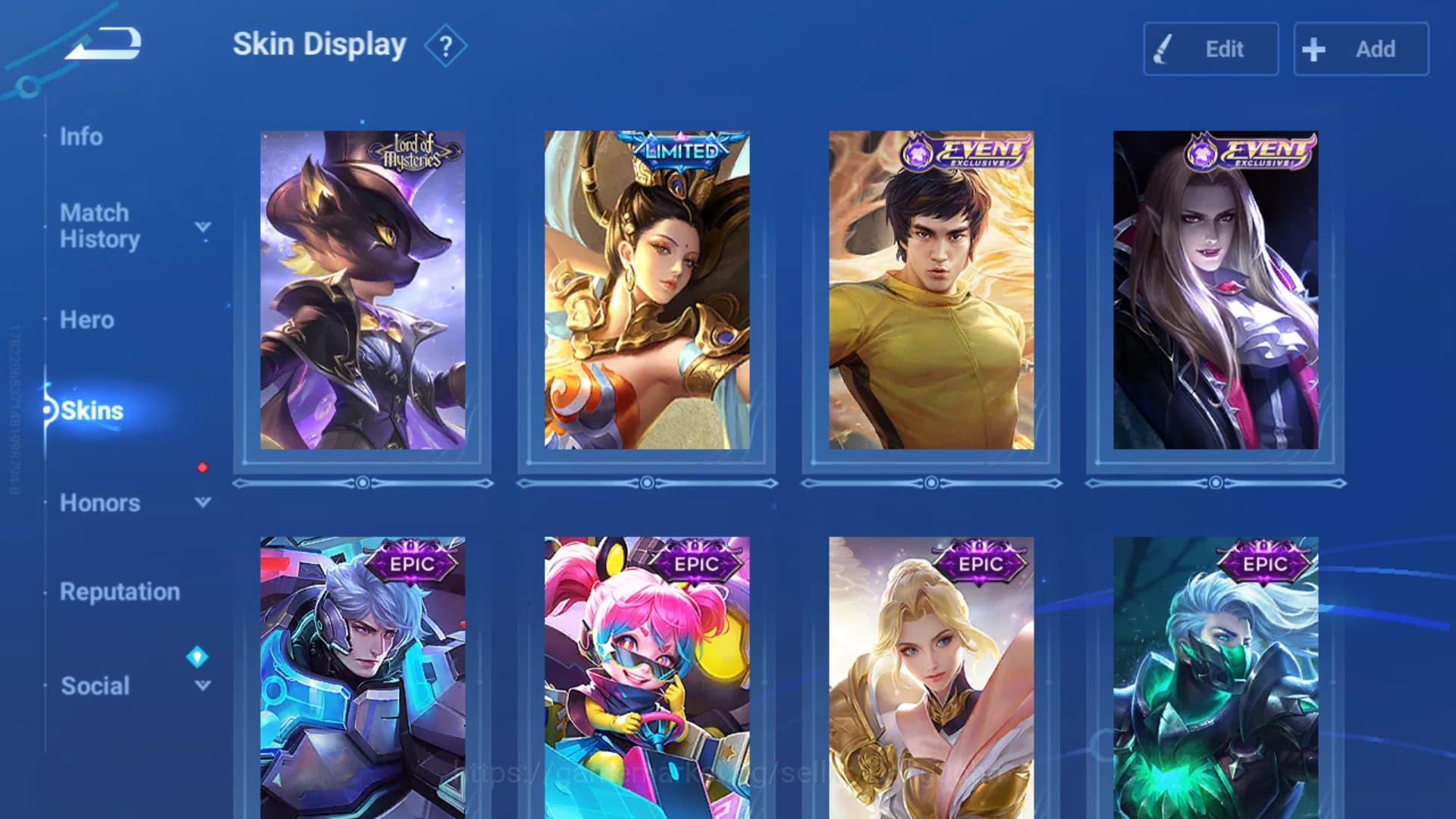Click the Add button

tap(1360, 49)
